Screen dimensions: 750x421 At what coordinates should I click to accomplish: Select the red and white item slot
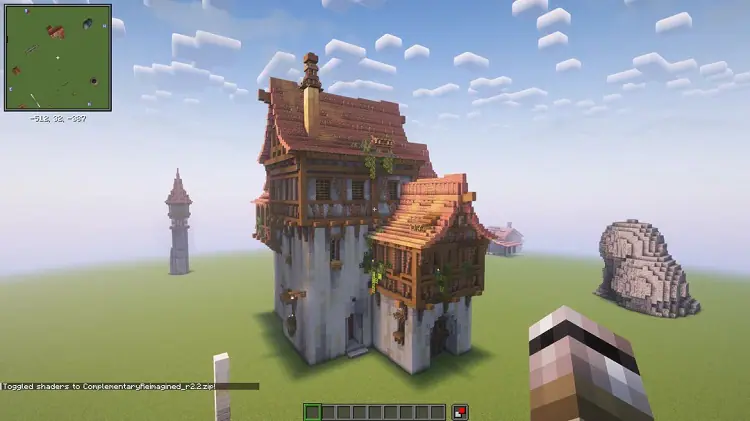point(460,411)
